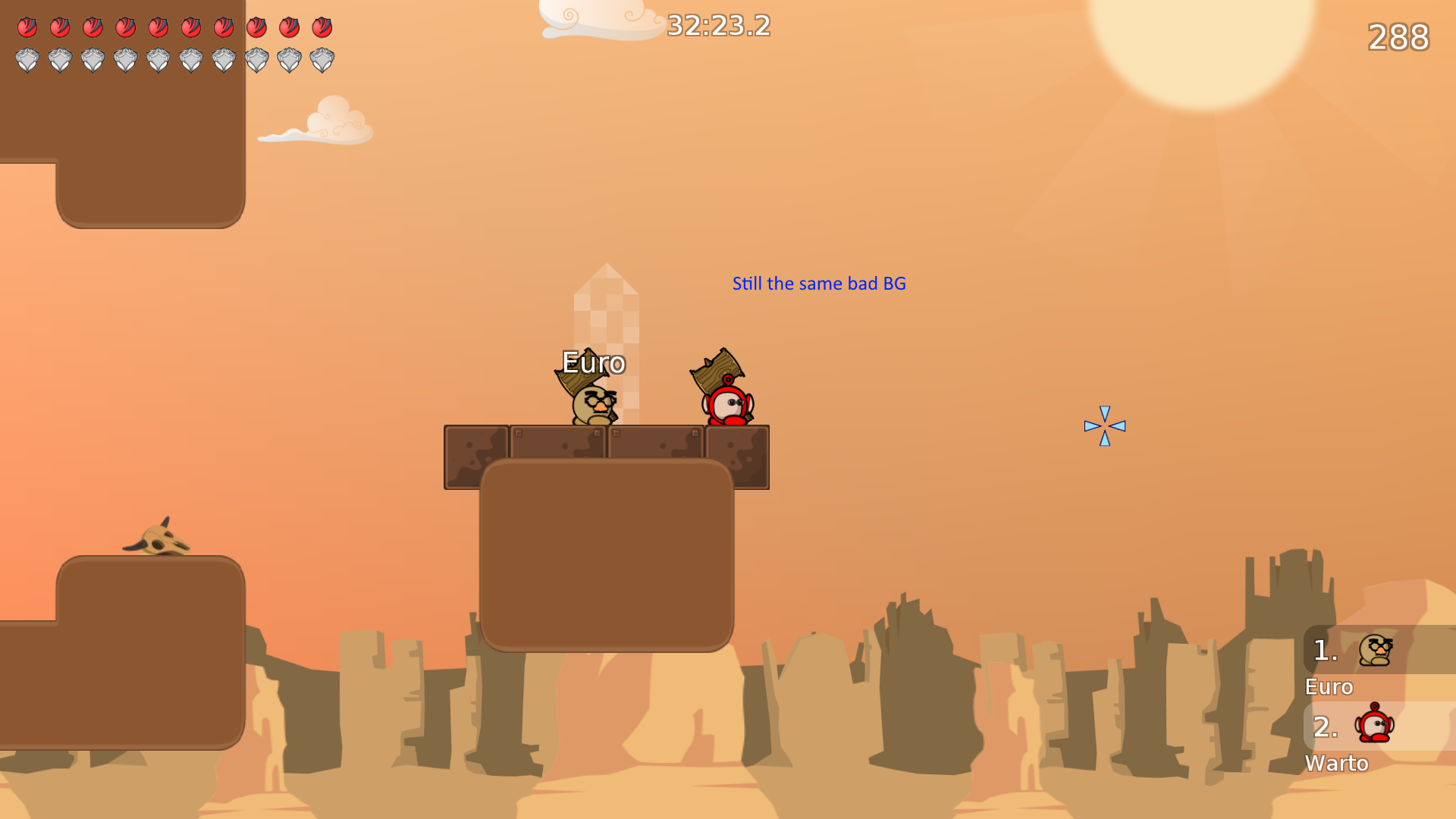The width and height of the screenshot is (1456, 819).
Task: Click the fifth heart icon in the top row
Action: click(x=159, y=27)
